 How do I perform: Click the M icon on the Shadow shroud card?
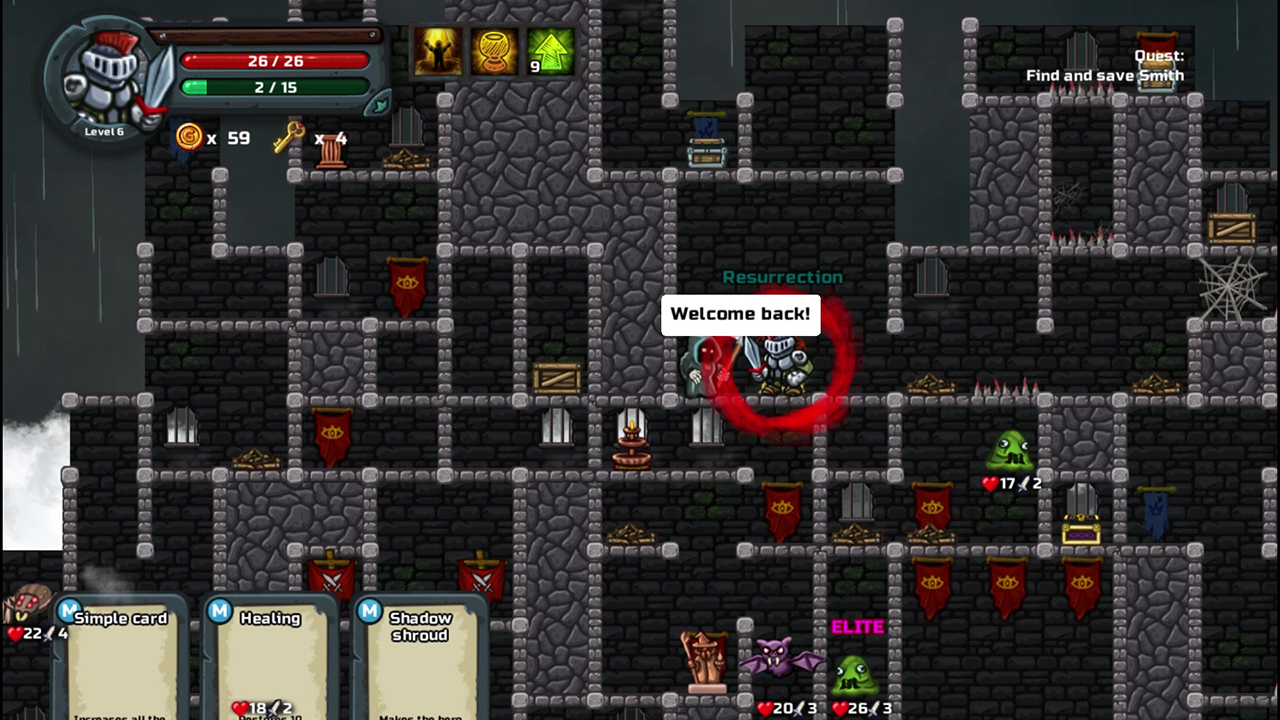tap(369, 612)
